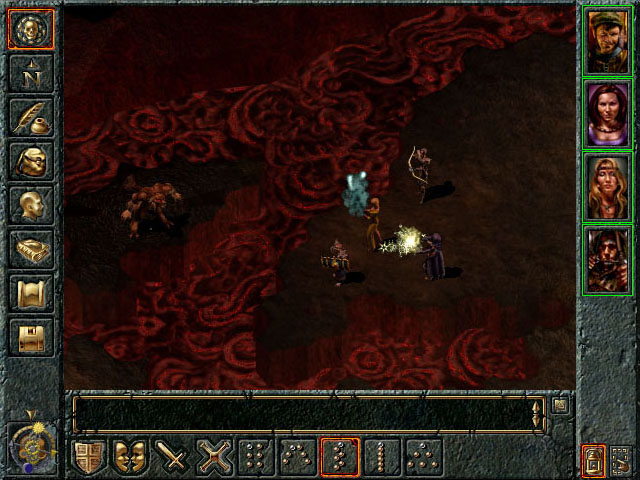The image size is (640, 480).
Task: Open the area map with the compass button
Action: pos(31,74)
